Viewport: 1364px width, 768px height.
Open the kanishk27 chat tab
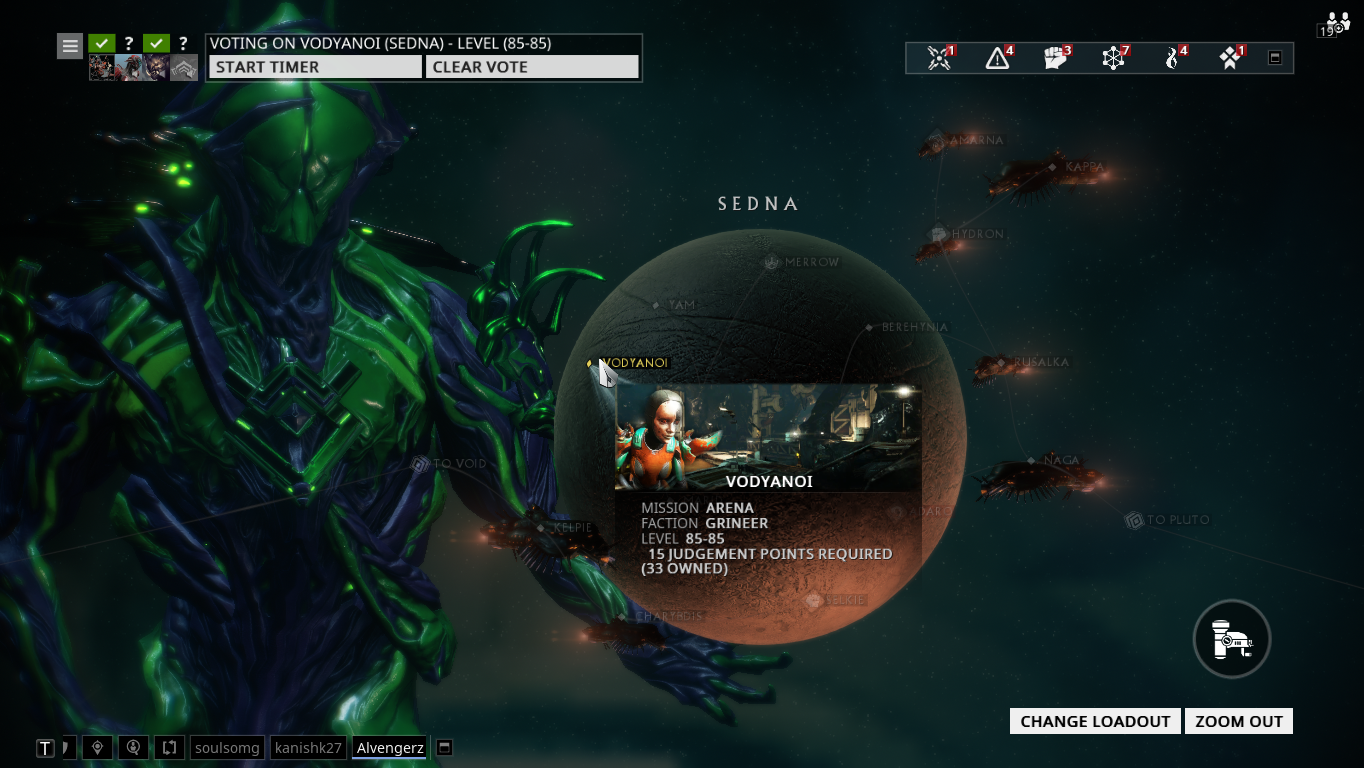click(x=309, y=747)
